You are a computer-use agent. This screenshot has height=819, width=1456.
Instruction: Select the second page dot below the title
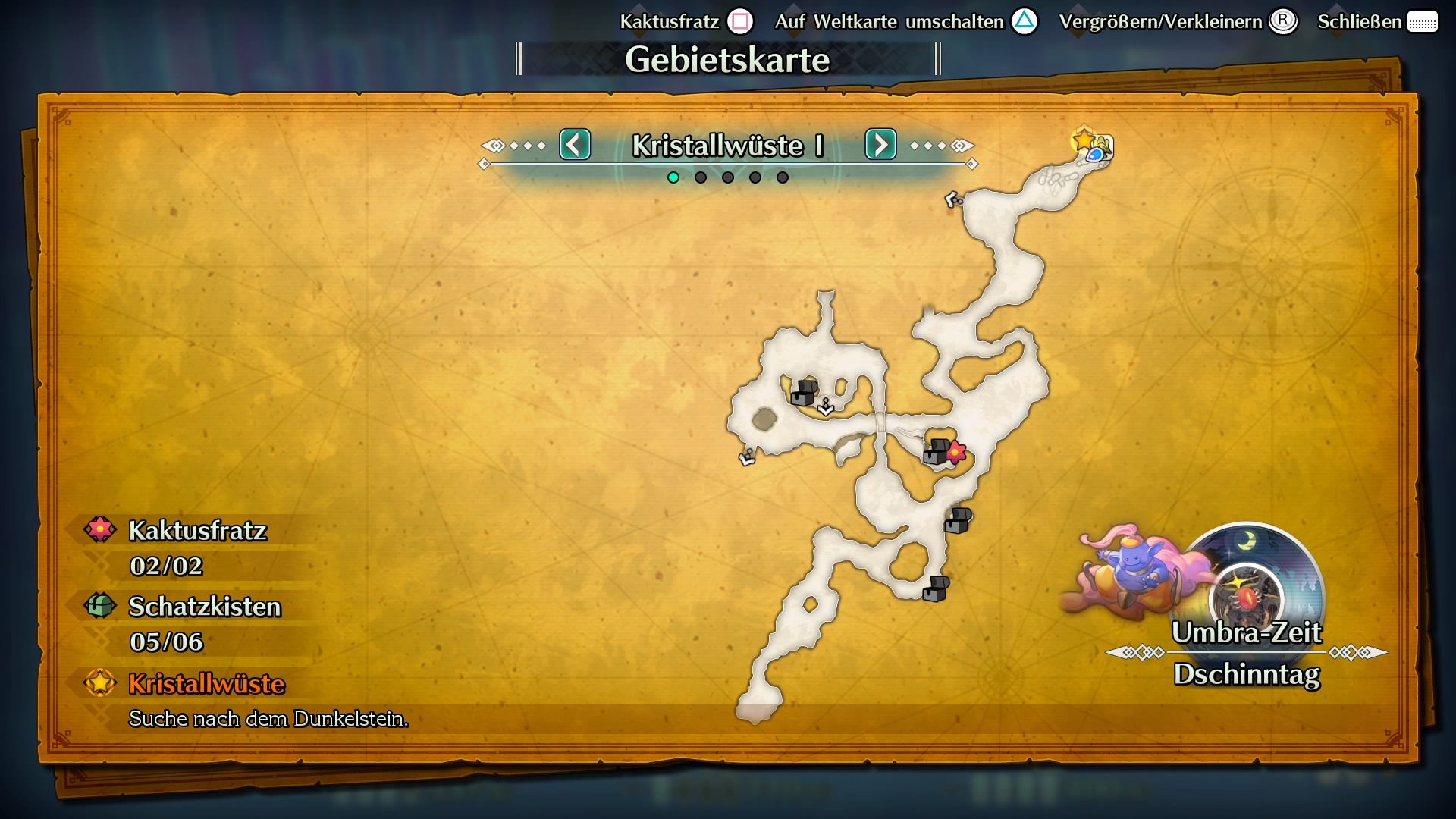pyautogui.click(x=699, y=177)
